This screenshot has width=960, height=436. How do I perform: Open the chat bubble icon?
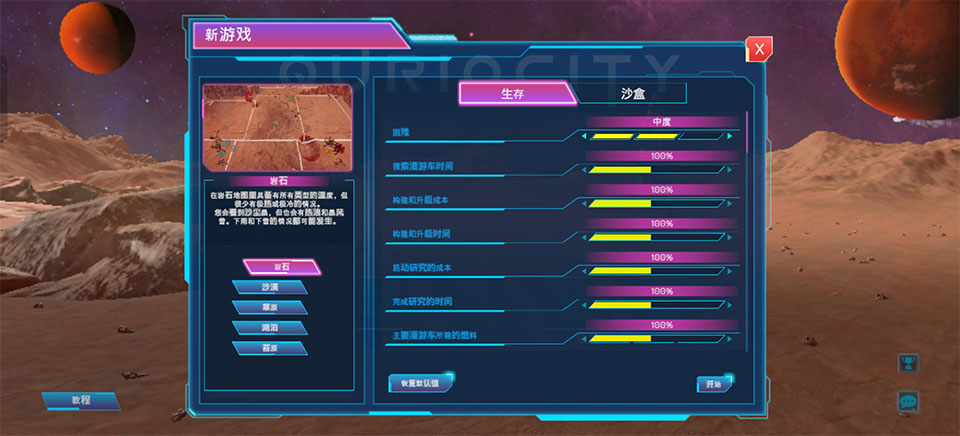click(909, 401)
